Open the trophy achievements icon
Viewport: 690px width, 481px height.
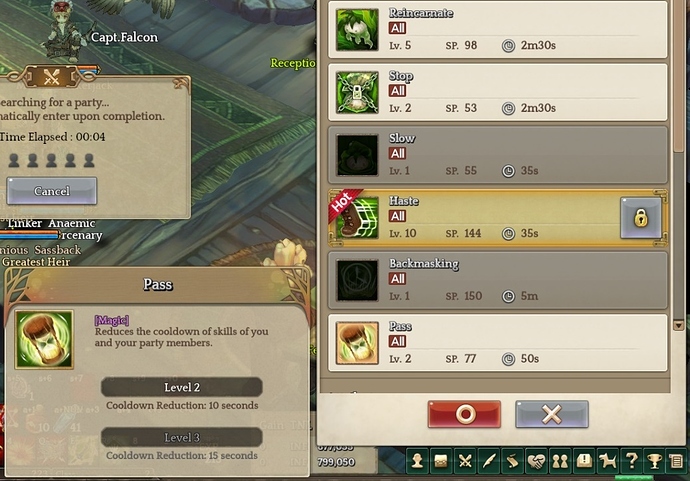[654, 461]
